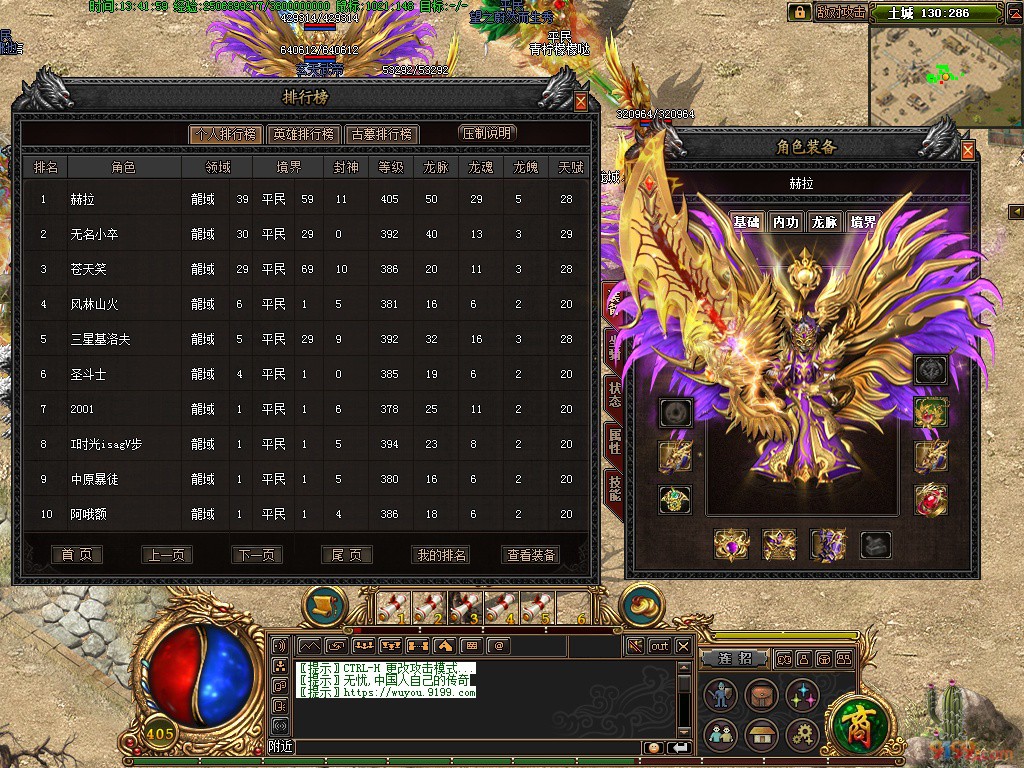
Task: Open the 龙脉 tab in equipment panel
Action: pyautogui.click(x=823, y=222)
